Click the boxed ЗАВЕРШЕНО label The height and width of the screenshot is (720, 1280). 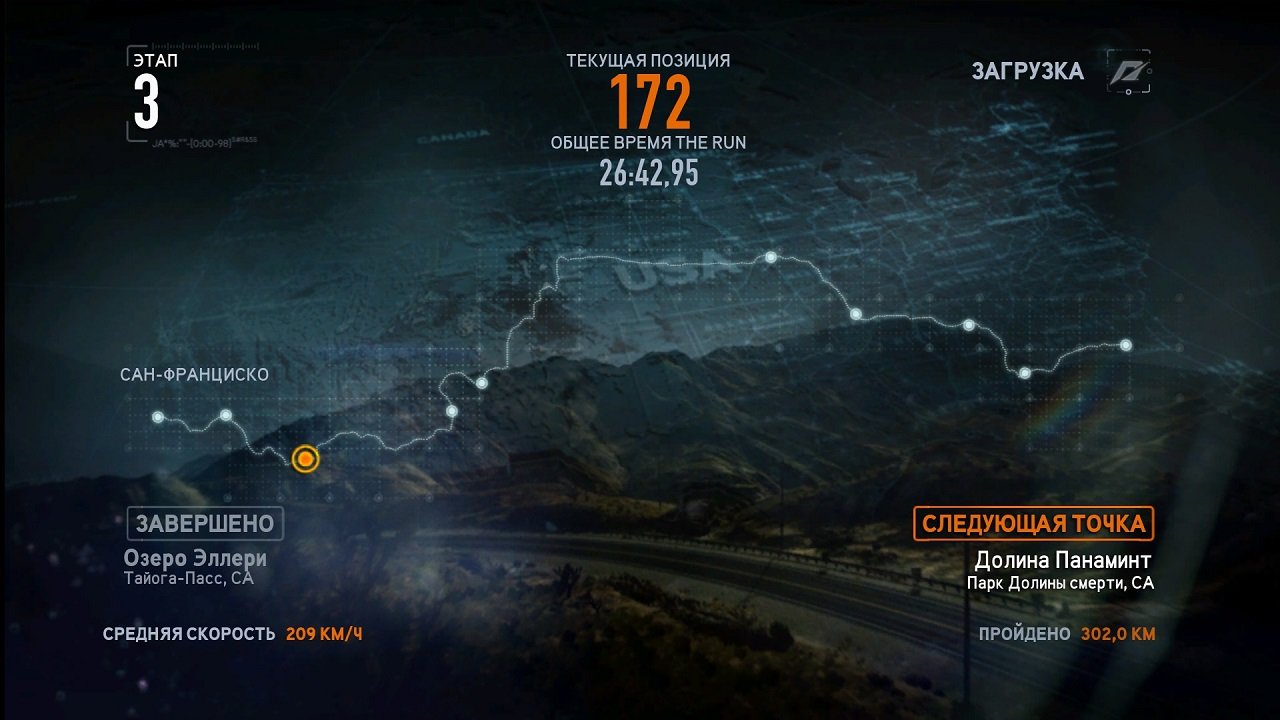pyautogui.click(x=205, y=523)
